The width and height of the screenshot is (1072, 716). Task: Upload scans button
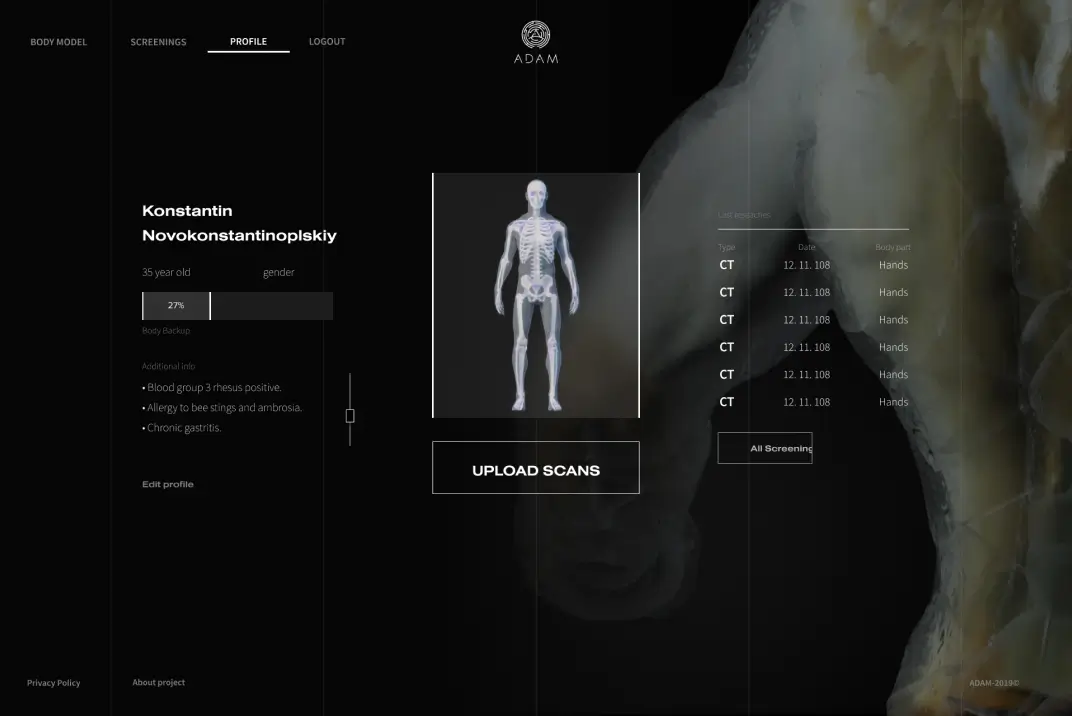[535, 468]
